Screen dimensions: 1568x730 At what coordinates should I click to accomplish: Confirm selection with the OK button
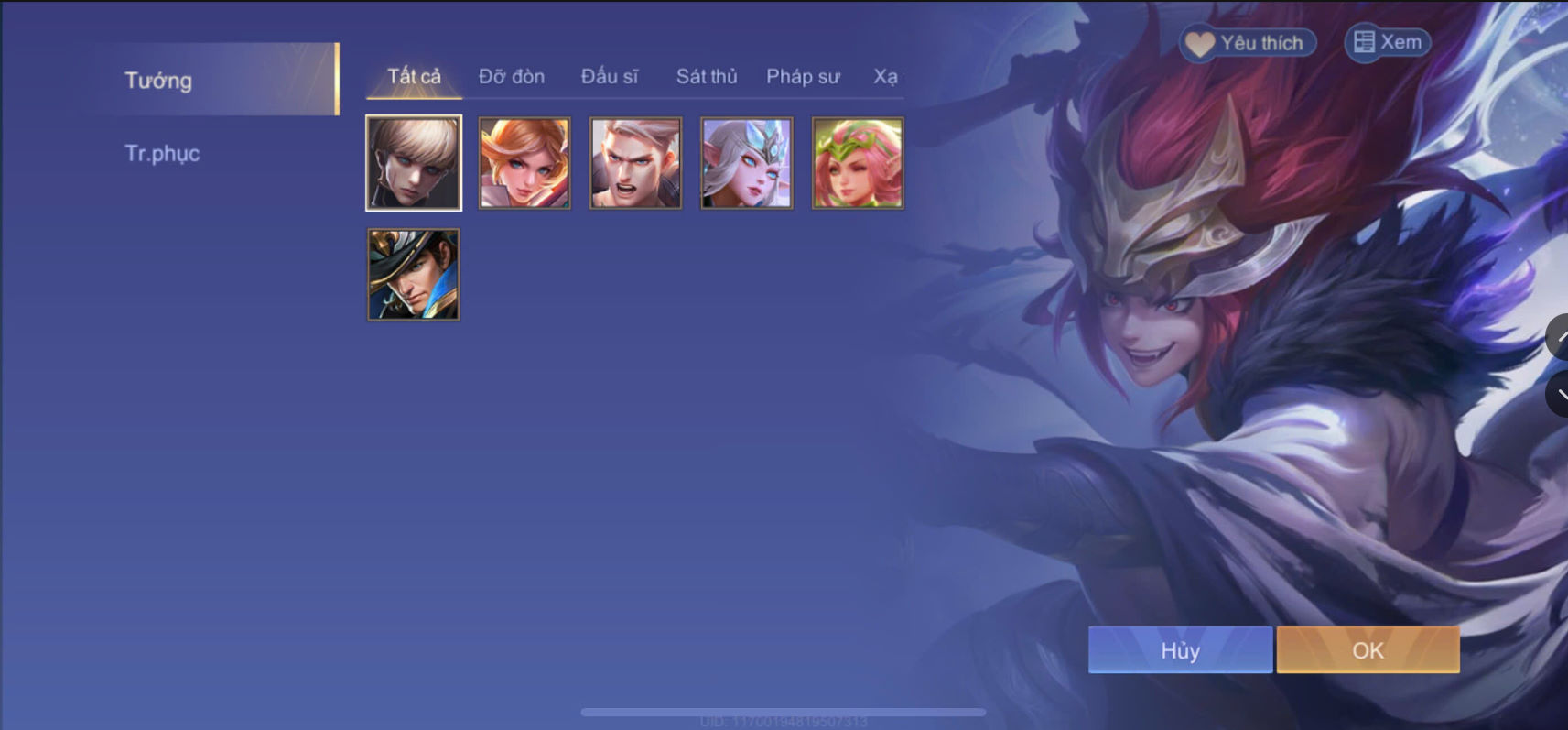pyautogui.click(x=1368, y=649)
